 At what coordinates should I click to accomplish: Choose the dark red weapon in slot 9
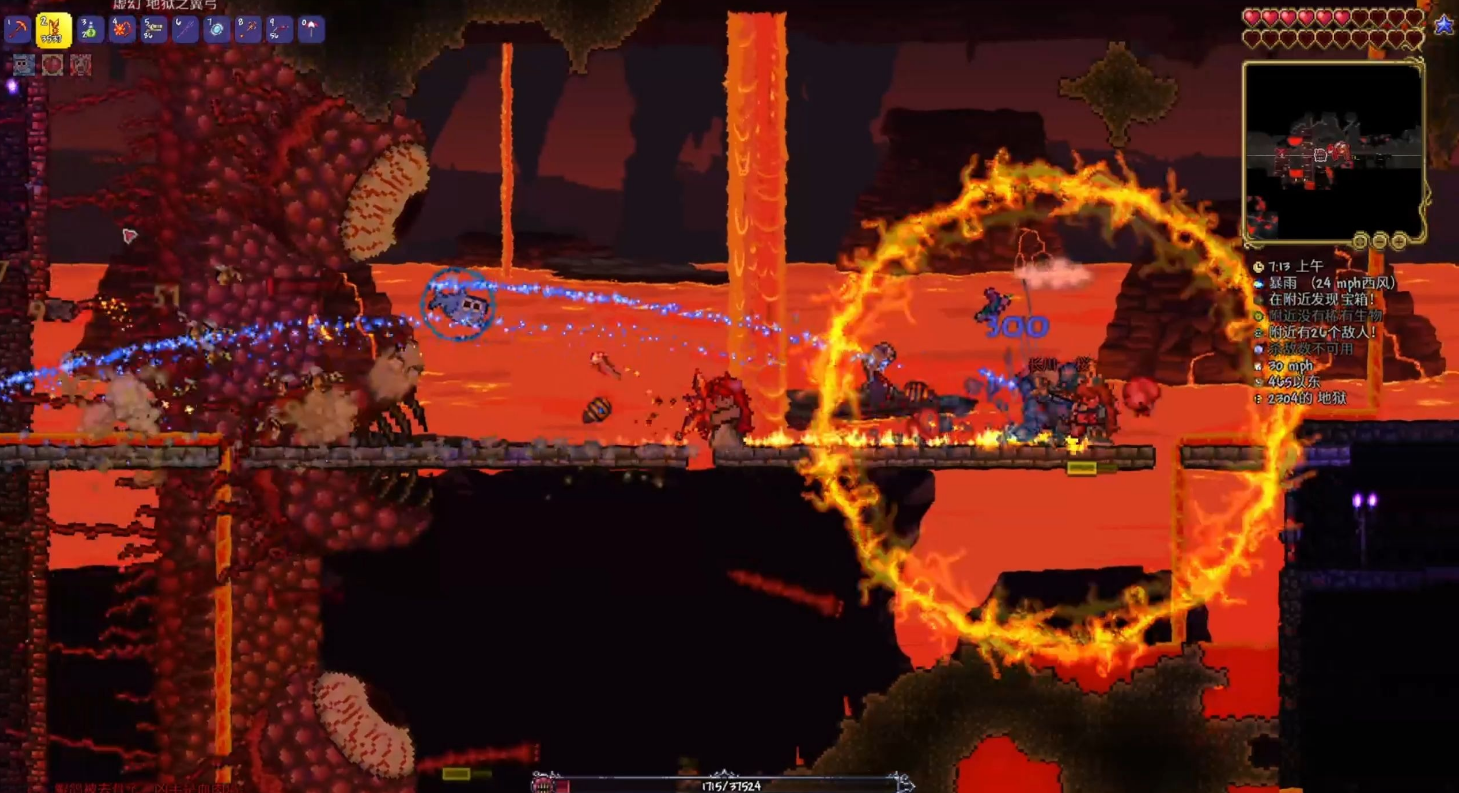[280, 30]
